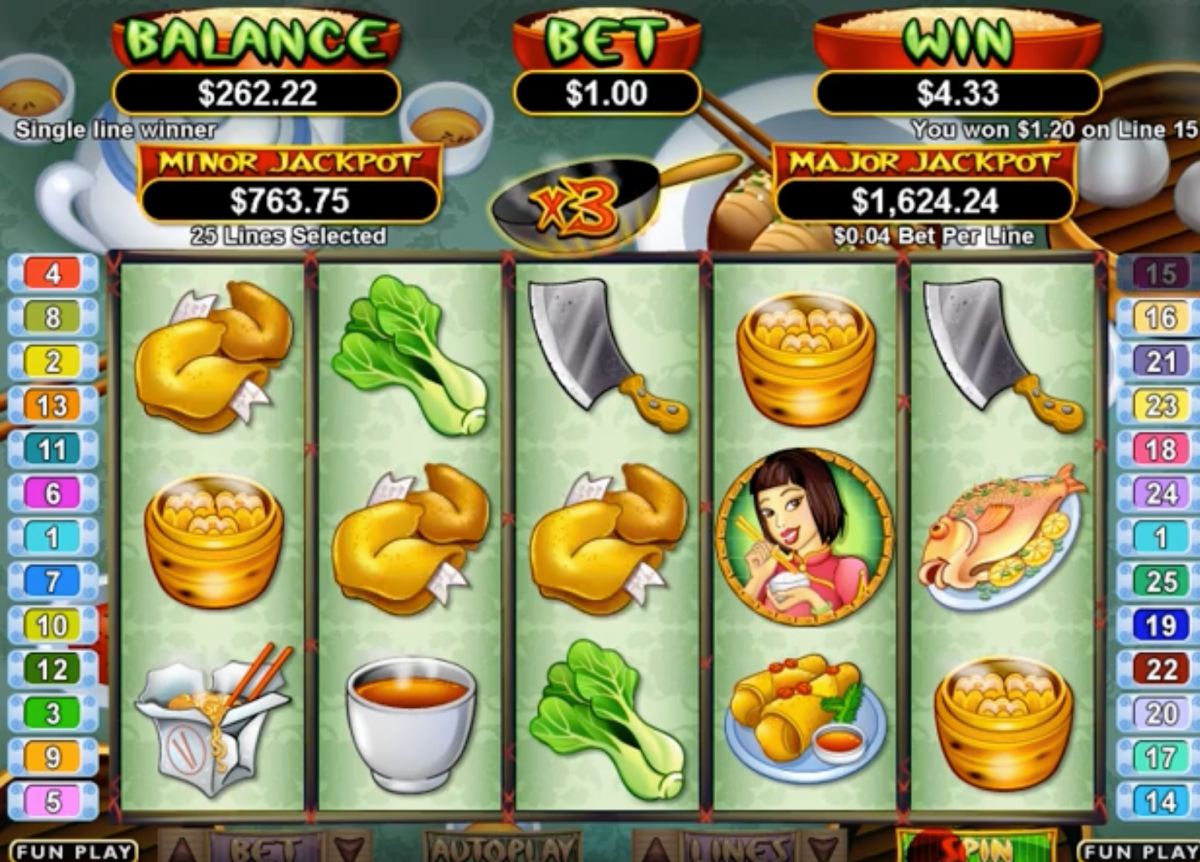Choose payline 16 marker
The height and width of the screenshot is (862, 1200).
(x=1159, y=317)
